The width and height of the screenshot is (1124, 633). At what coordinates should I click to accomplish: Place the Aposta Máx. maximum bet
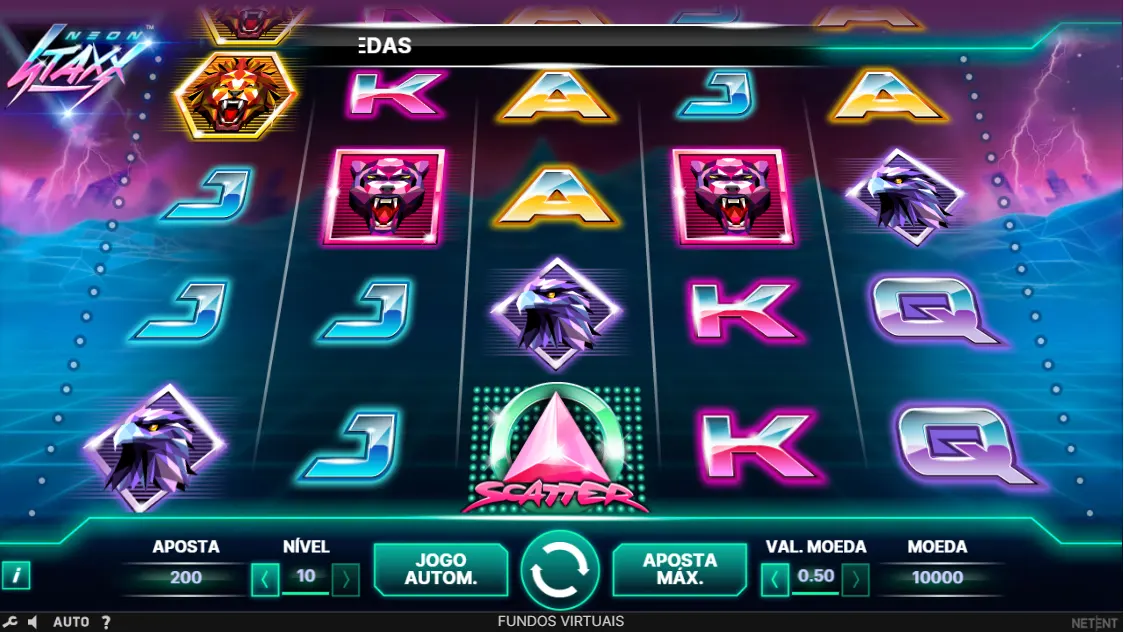[679, 569]
